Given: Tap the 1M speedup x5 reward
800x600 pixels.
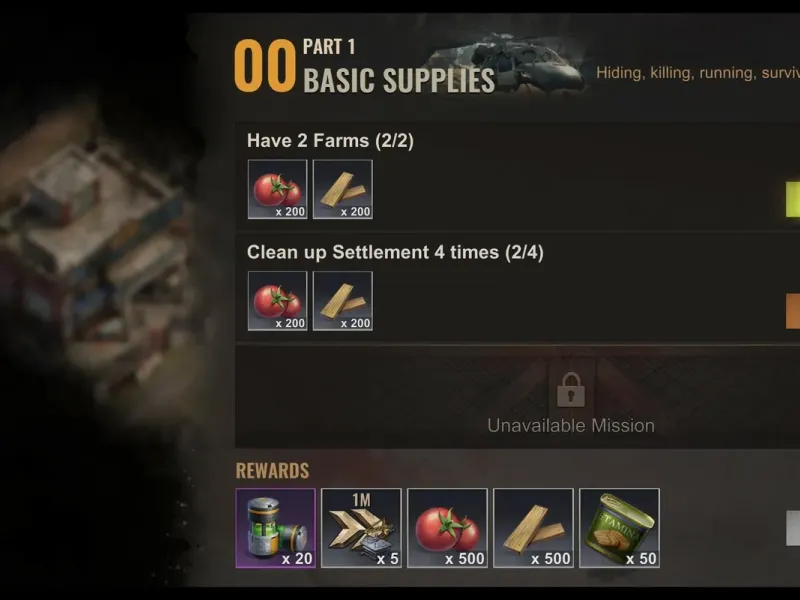Looking at the screenshot, I should (x=361, y=528).
